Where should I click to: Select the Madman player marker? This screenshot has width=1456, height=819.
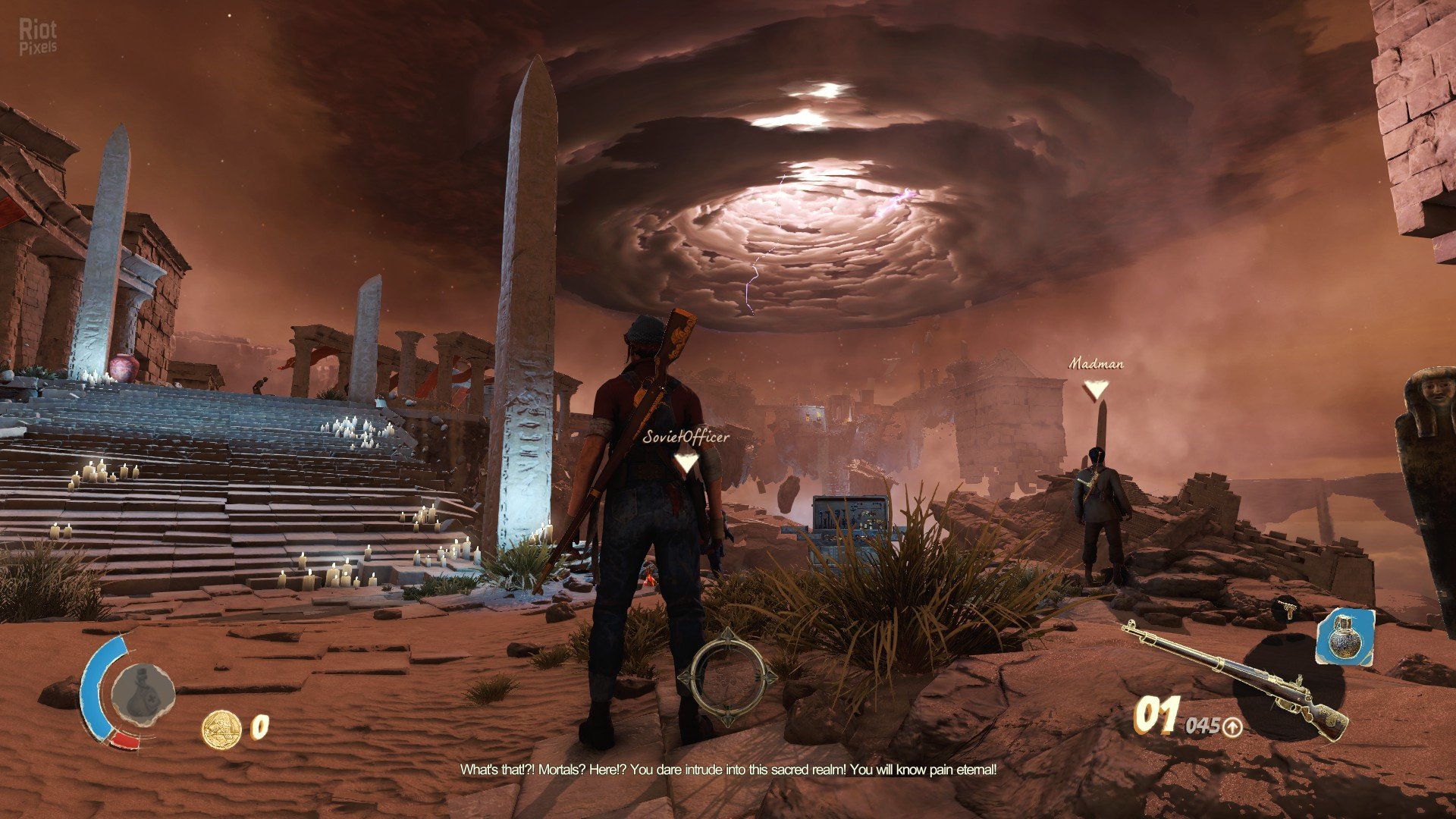coord(1095,389)
